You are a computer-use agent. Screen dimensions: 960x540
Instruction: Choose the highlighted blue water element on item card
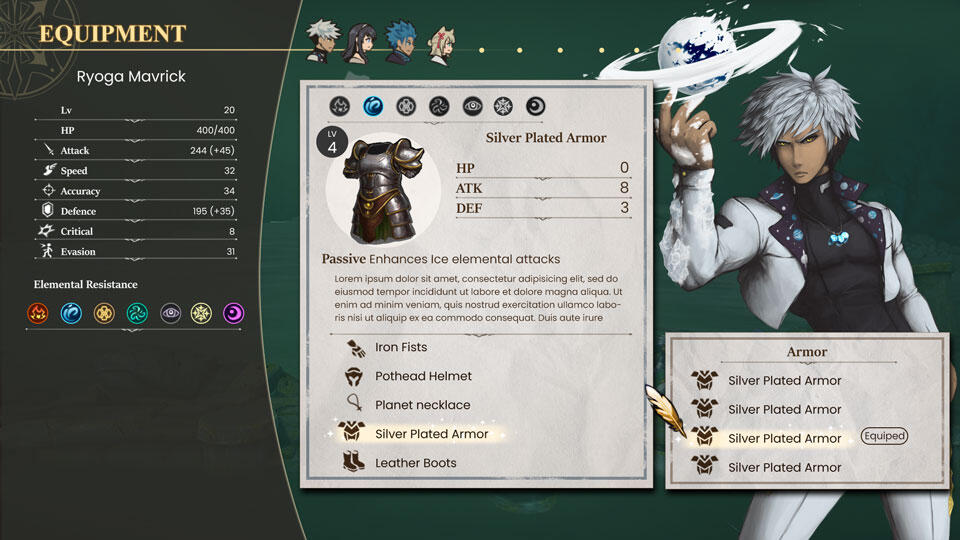coord(373,105)
